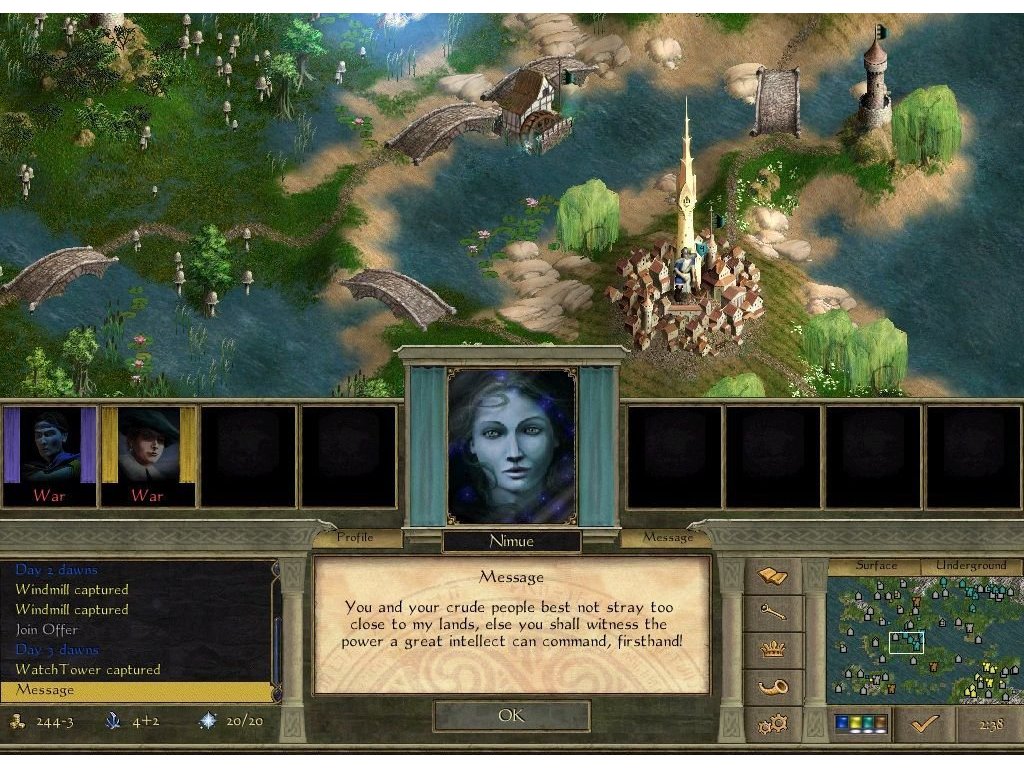Open the Join Offer event entry

46,630
